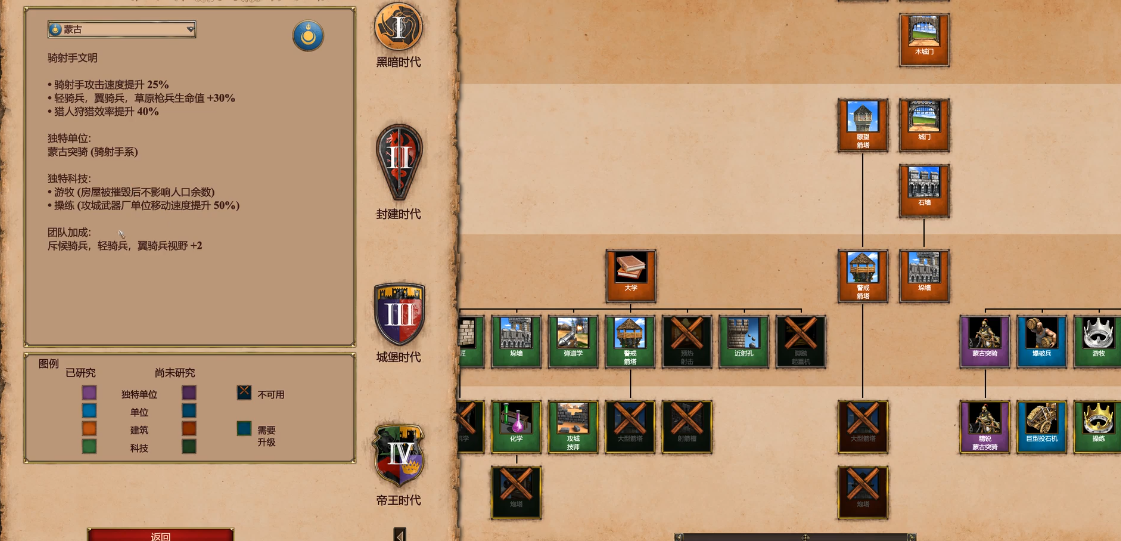Screen dimensions: 1121x541
Task: Select the 弹道学 ballistics technology
Action: 573,340
